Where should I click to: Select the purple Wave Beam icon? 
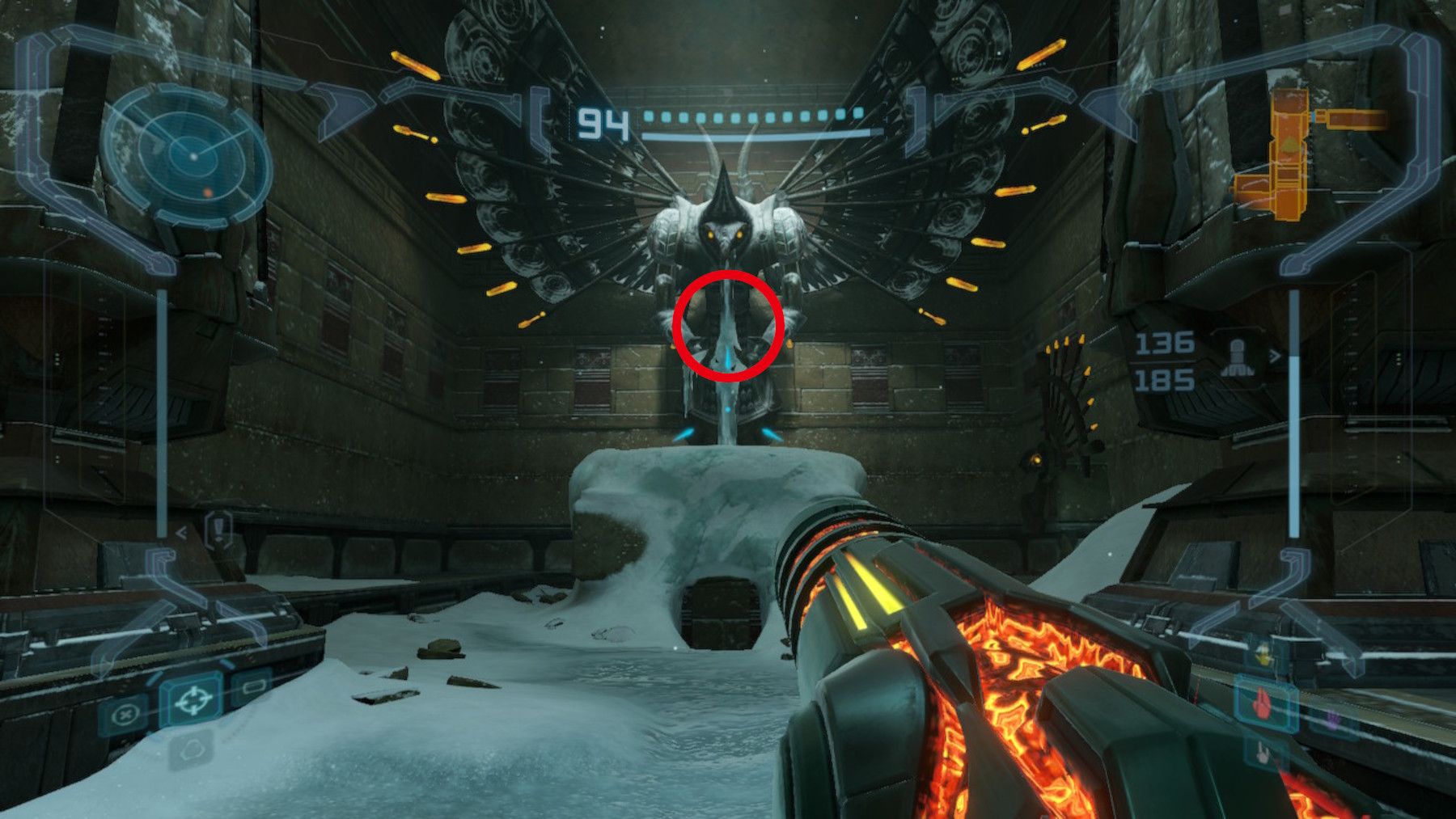[1332, 720]
